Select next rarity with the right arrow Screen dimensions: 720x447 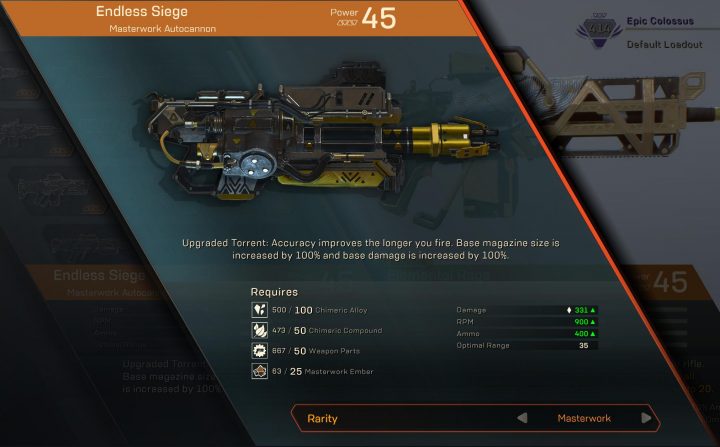point(647,418)
